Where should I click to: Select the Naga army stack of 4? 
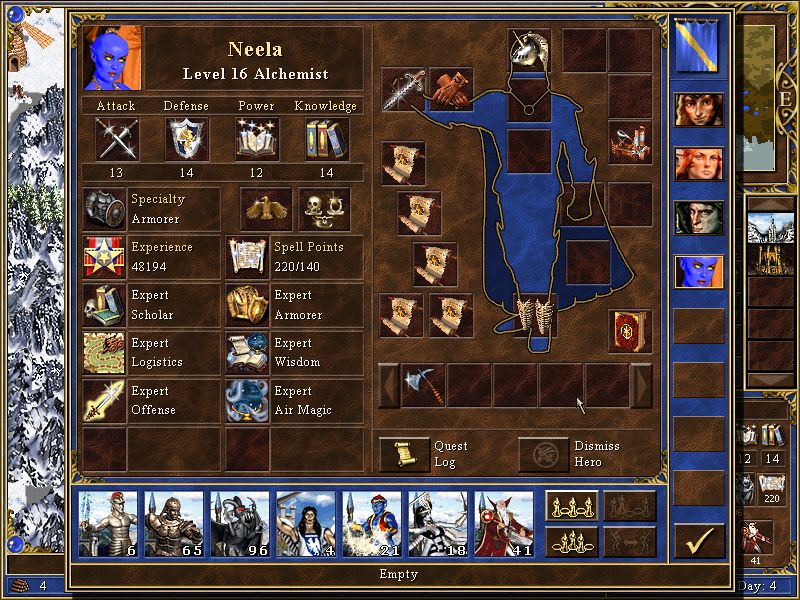306,523
